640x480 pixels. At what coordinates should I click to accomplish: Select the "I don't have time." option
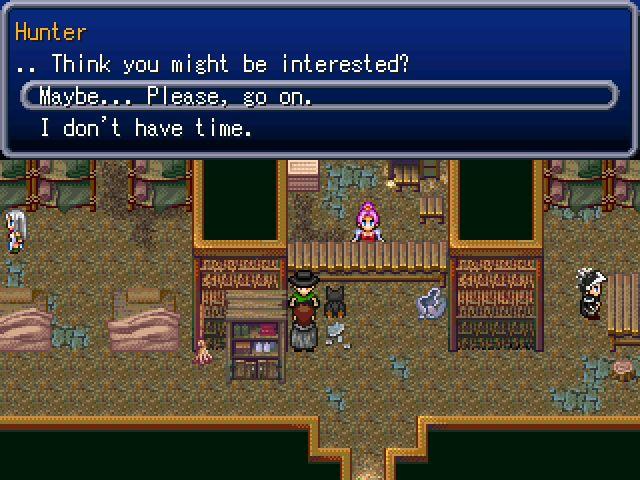pos(146,128)
